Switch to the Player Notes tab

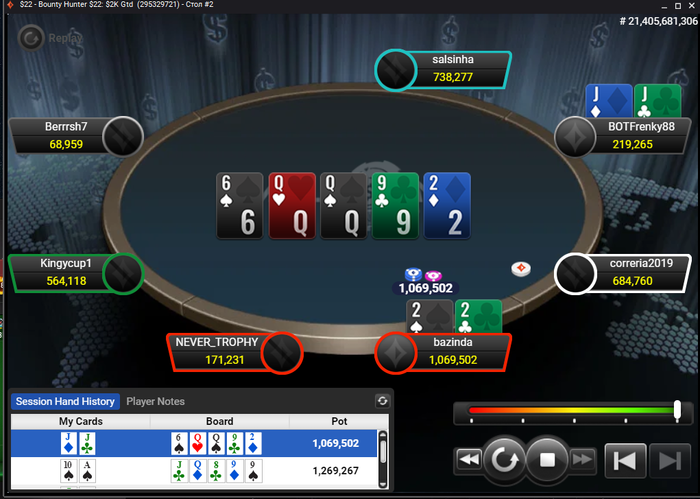155,401
